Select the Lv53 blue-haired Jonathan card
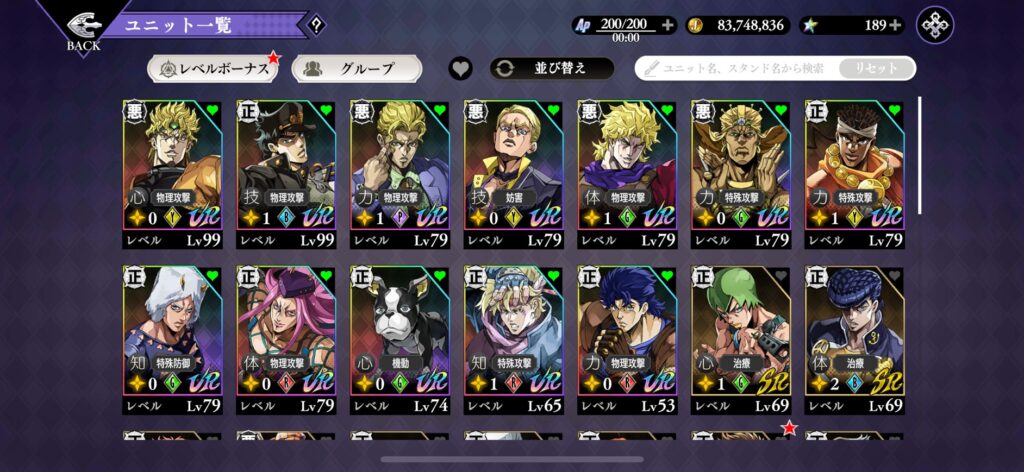Image resolution: width=1024 pixels, height=472 pixels. tap(627, 340)
